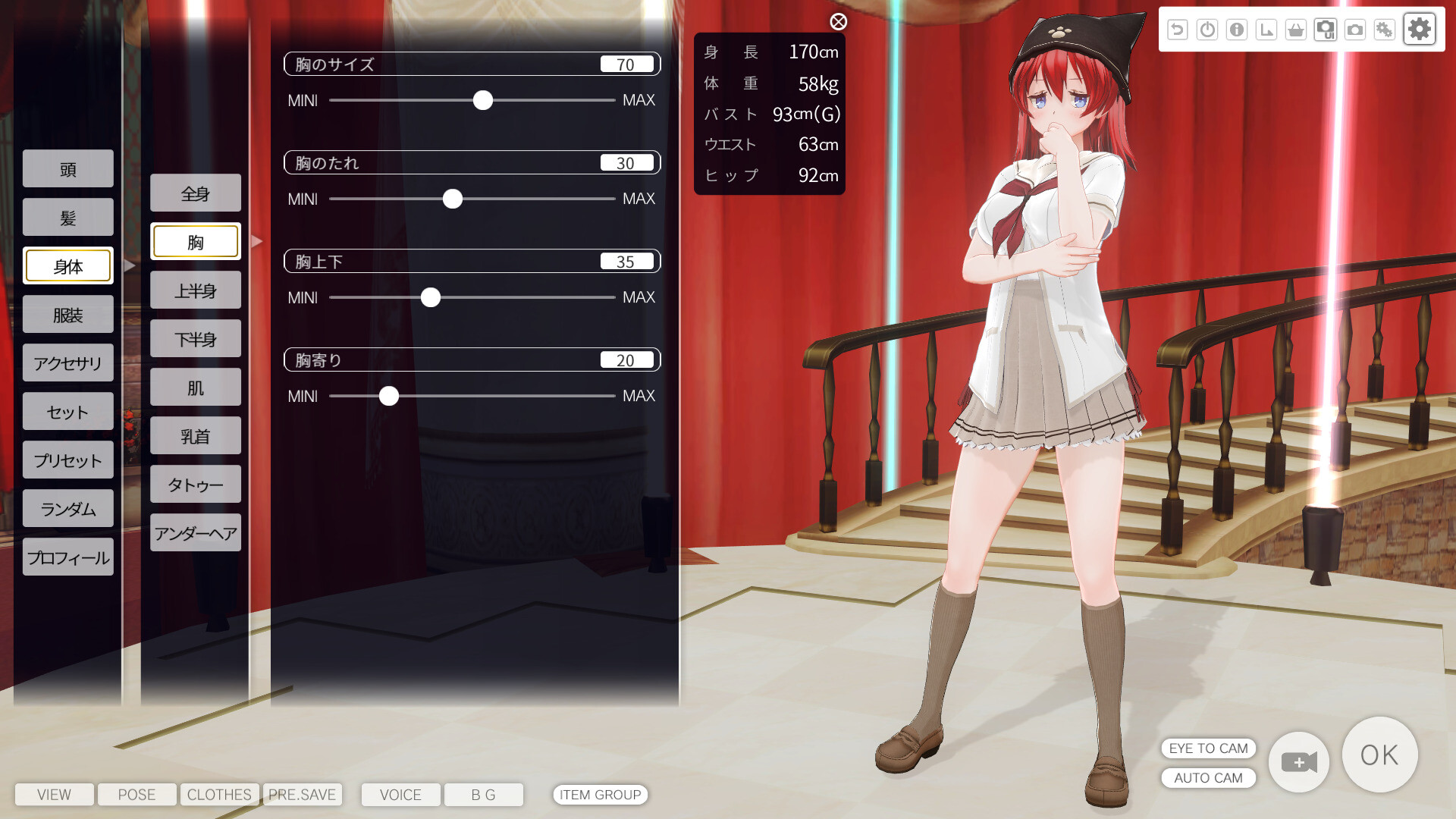Choose the アクセサリ (accessory) category

pos(68,363)
